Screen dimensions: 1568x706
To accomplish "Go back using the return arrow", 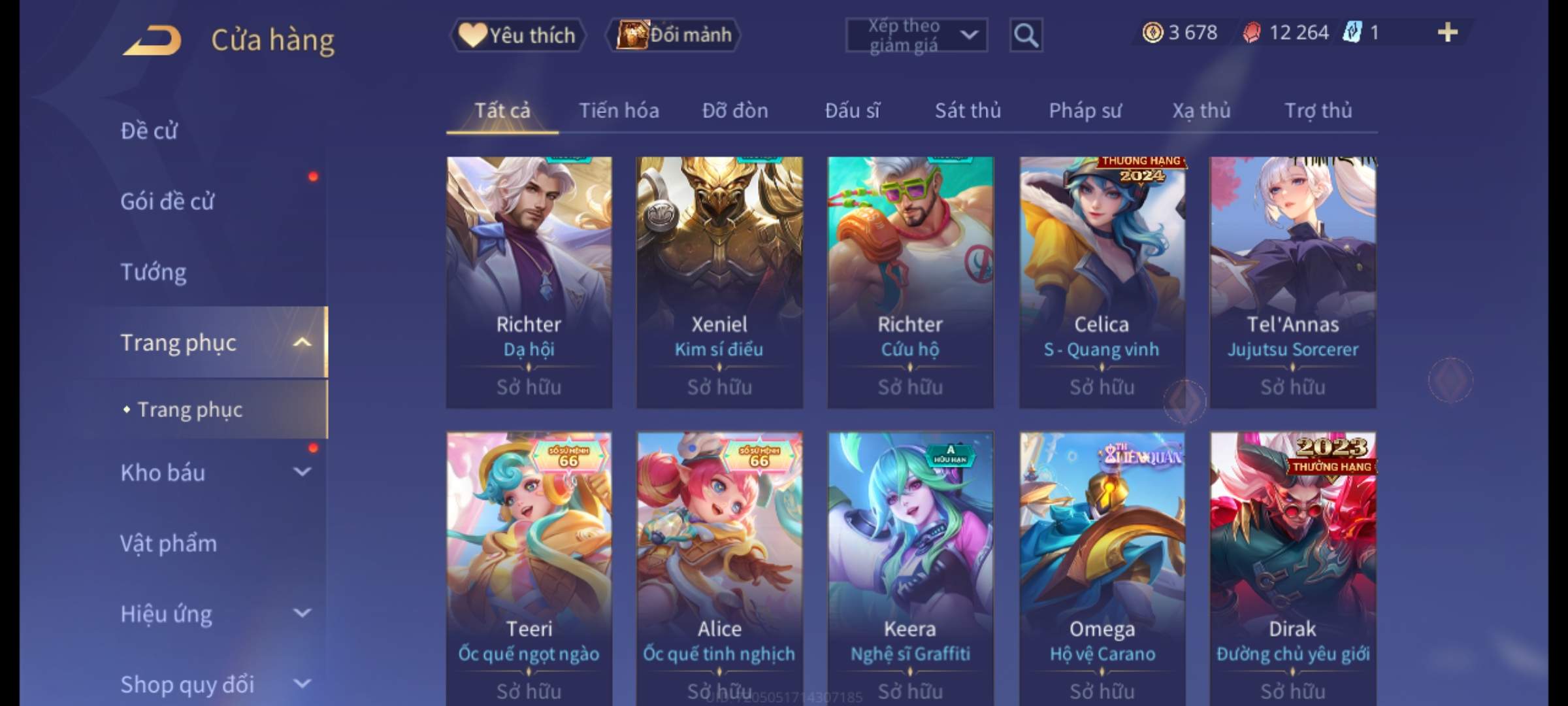I will click(152, 41).
